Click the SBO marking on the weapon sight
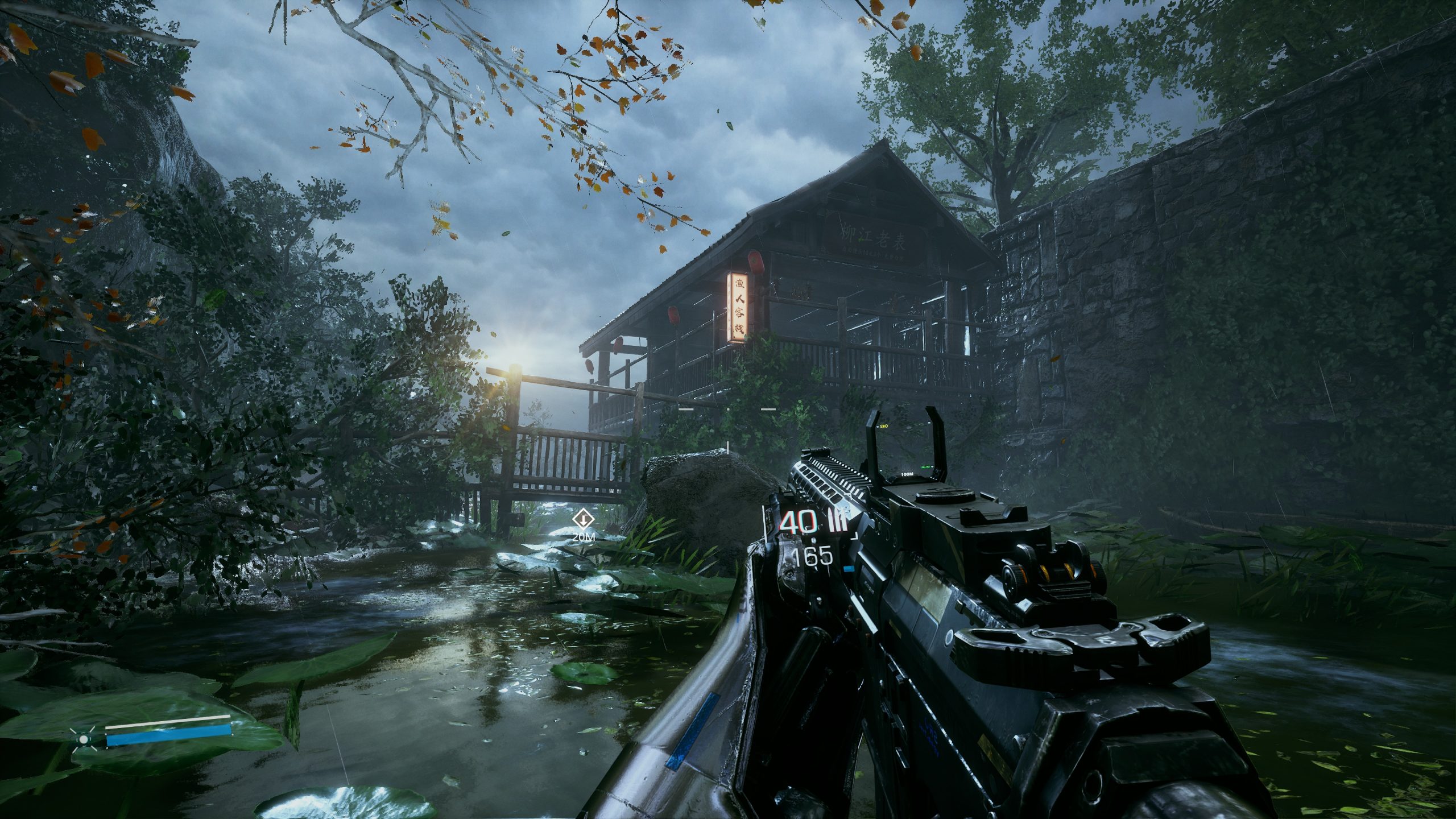The width and height of the screenshot is (1456, 819). coord(884,426)
